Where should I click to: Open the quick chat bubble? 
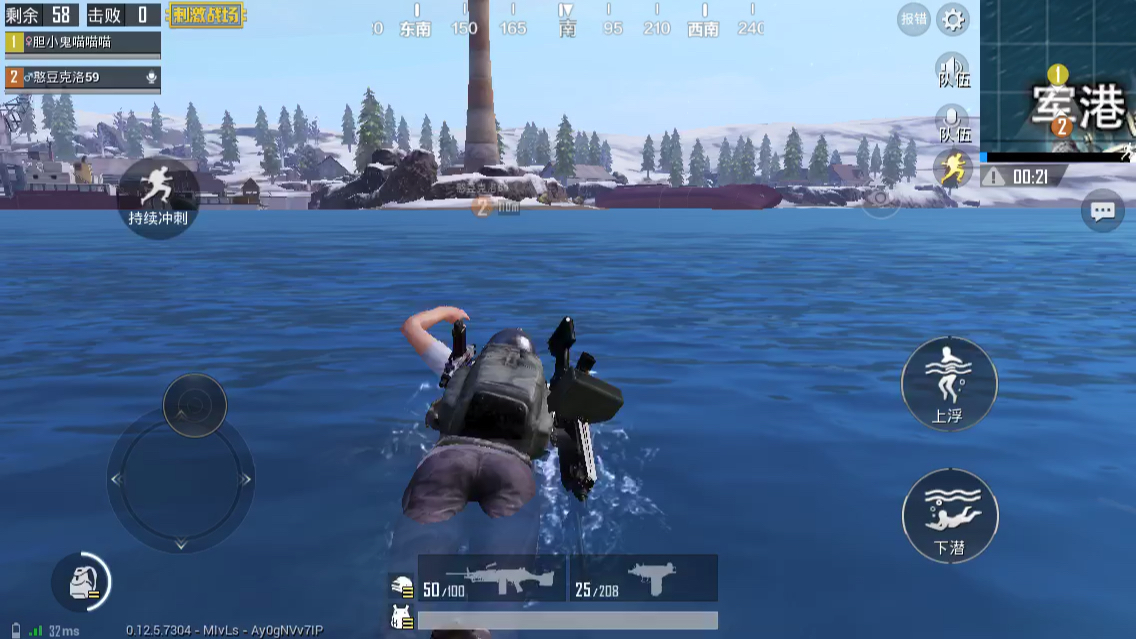(1102, 211)
